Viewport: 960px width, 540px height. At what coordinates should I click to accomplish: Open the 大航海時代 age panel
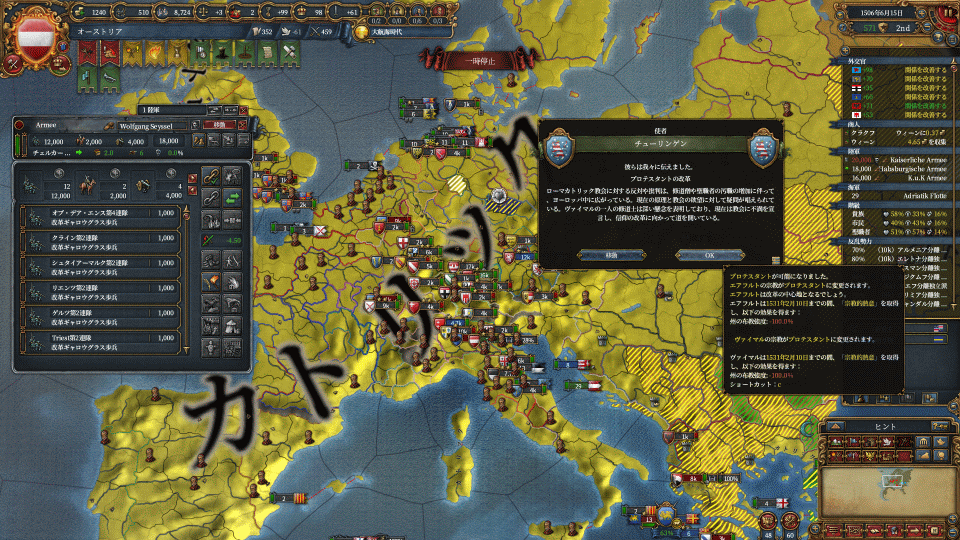(x=385, y=32)
